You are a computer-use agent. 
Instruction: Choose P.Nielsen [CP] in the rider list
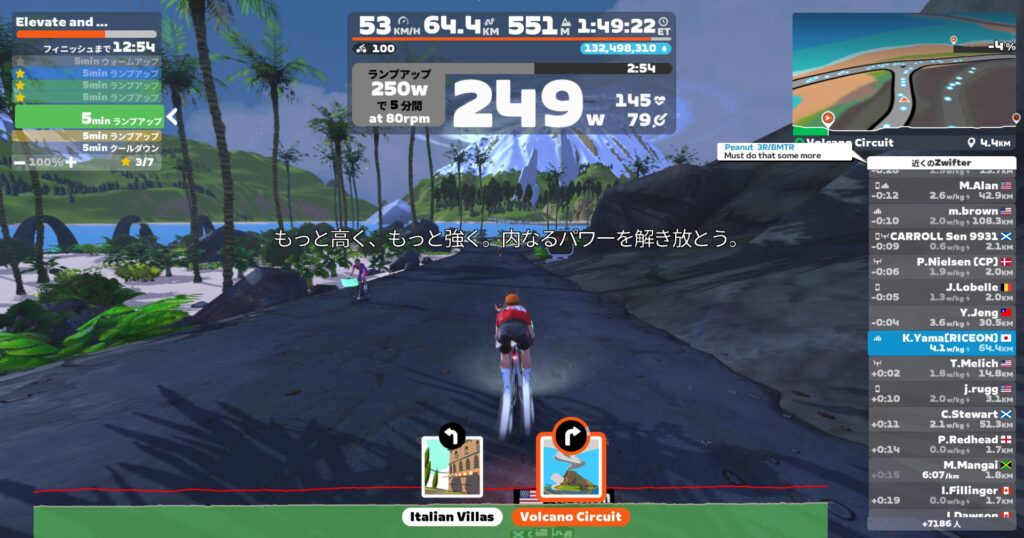click(941, 266)
